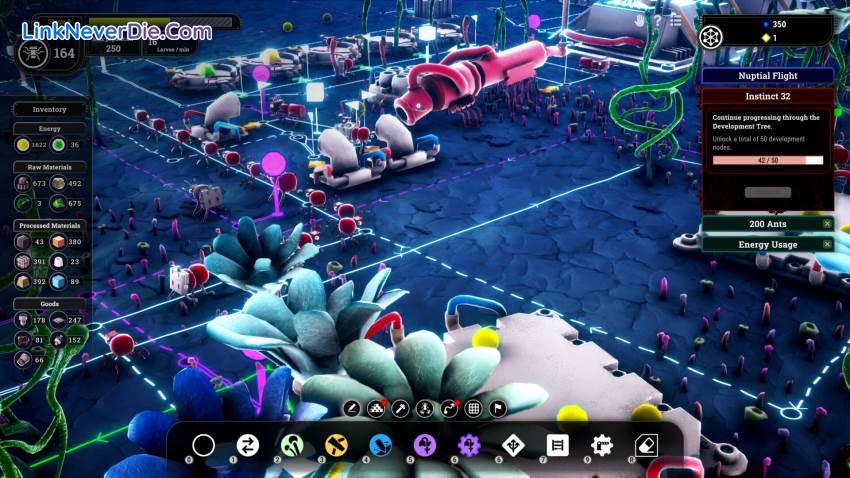This screenshot has width=850, height=478.
Task: Toggle the grid overlay icon
Action: tap(474, 408)
